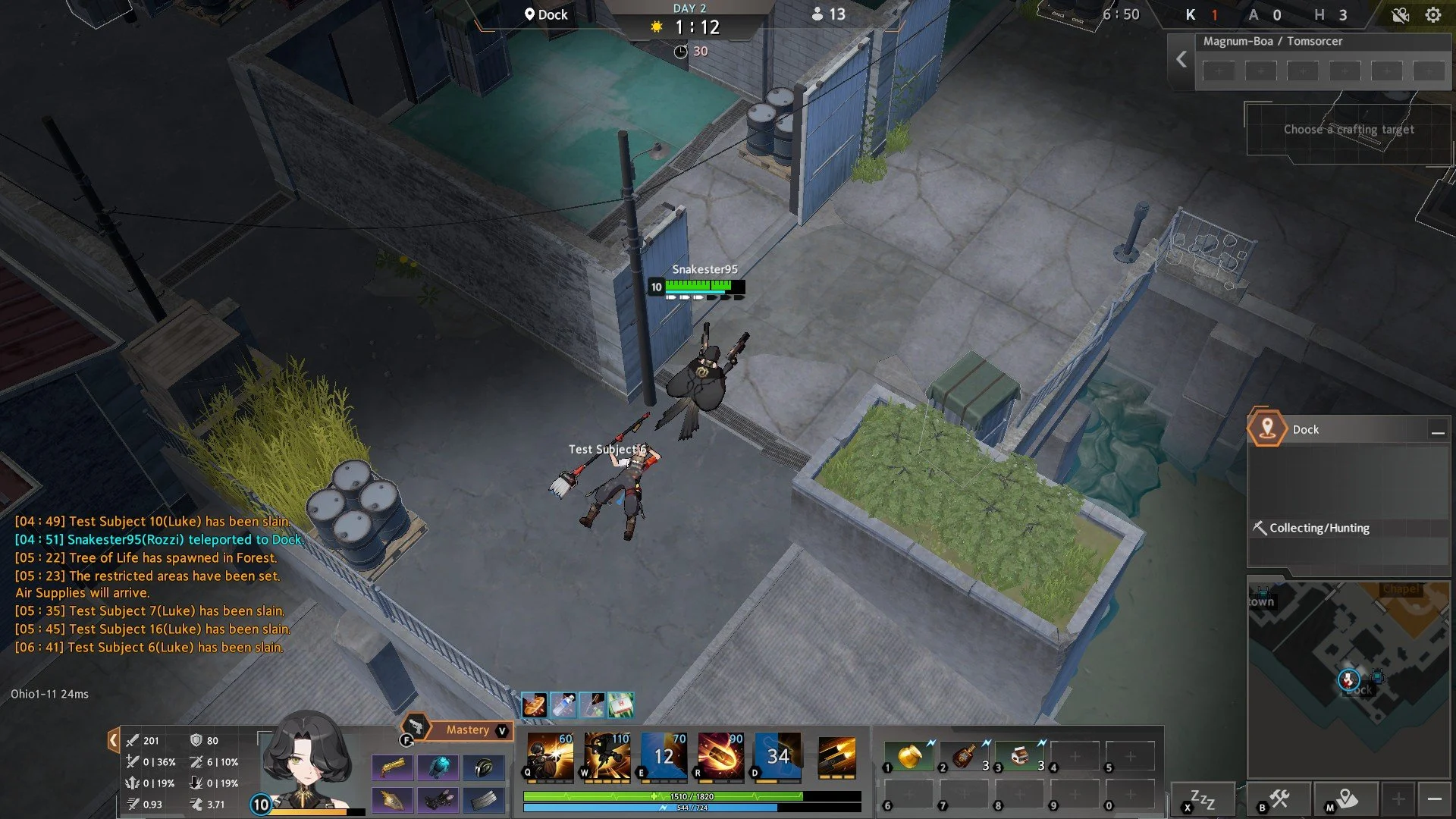Image resolution: width=1456 pixels, height=819 pixels.
Task: Toggle the chocolate milk in hotbar slot 3
Action: [x=1019, y=755]
